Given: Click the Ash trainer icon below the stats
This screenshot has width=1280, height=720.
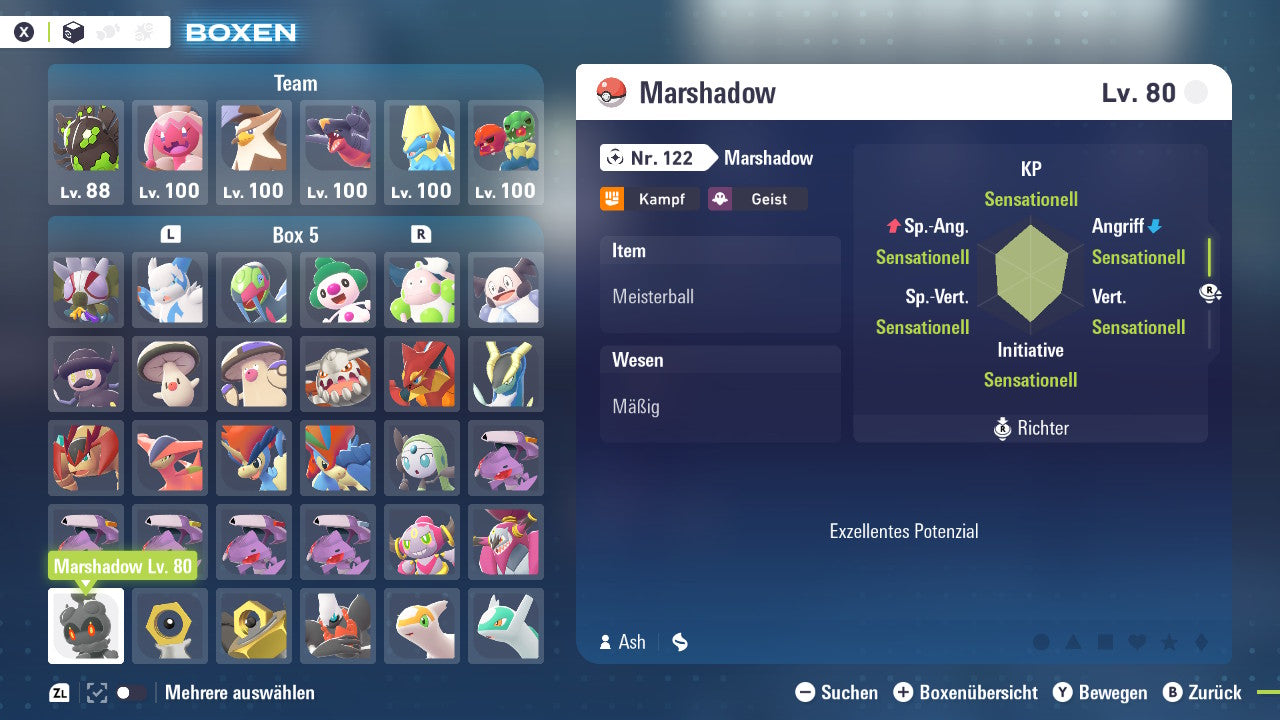Looking at the screenshot, I should pos(604,642).
